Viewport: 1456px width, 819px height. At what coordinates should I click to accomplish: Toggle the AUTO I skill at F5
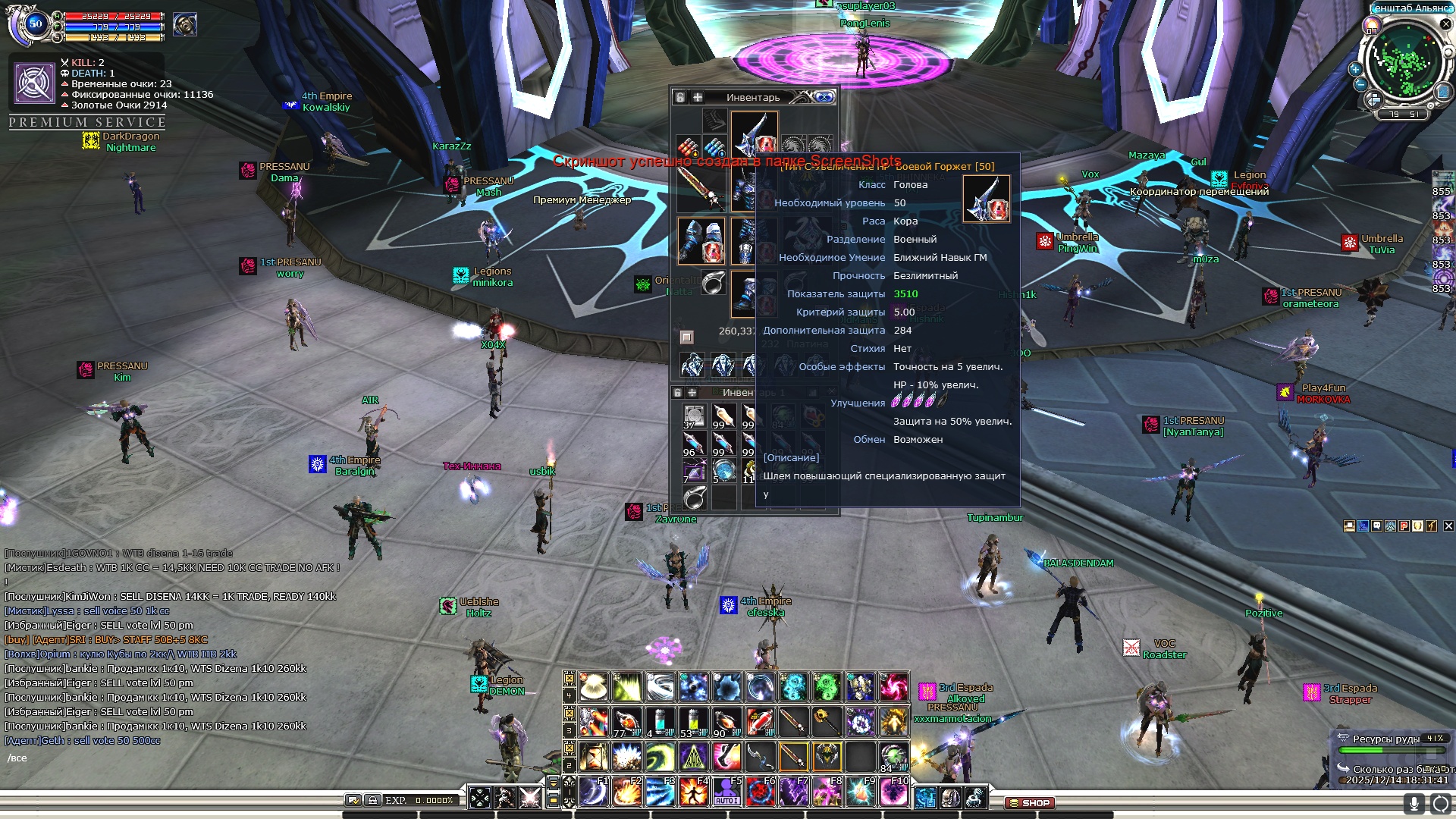tap(726, 792)
